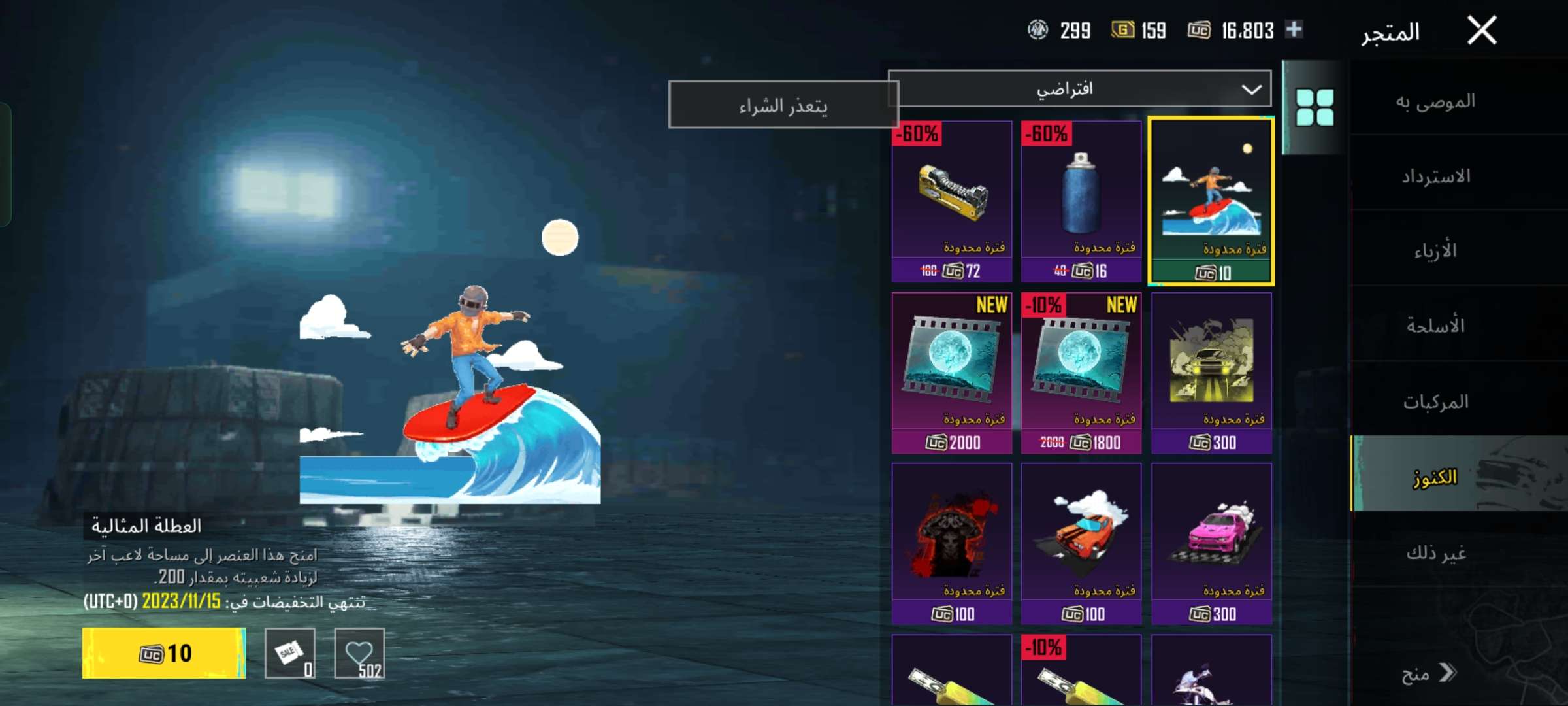
Task: Open the الموصى به (Recommended) tab
Action: (x=1435, y=101)
